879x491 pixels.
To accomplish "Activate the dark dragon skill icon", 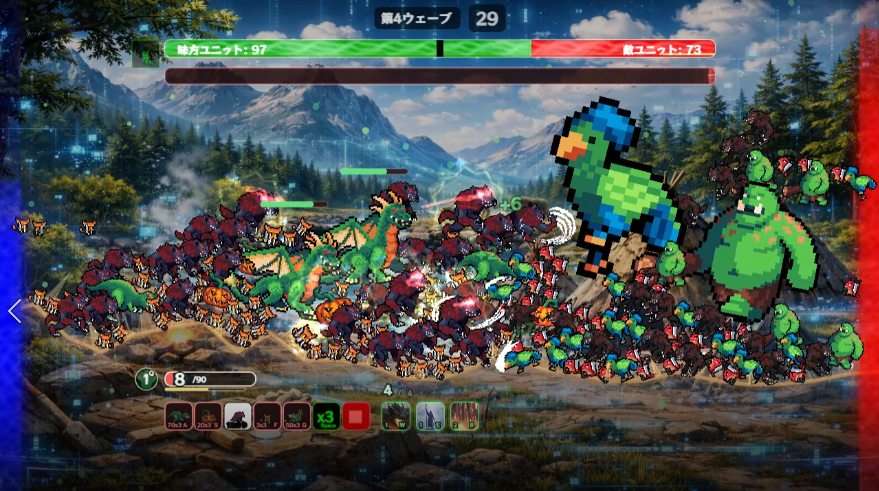I will click(397, 415).
